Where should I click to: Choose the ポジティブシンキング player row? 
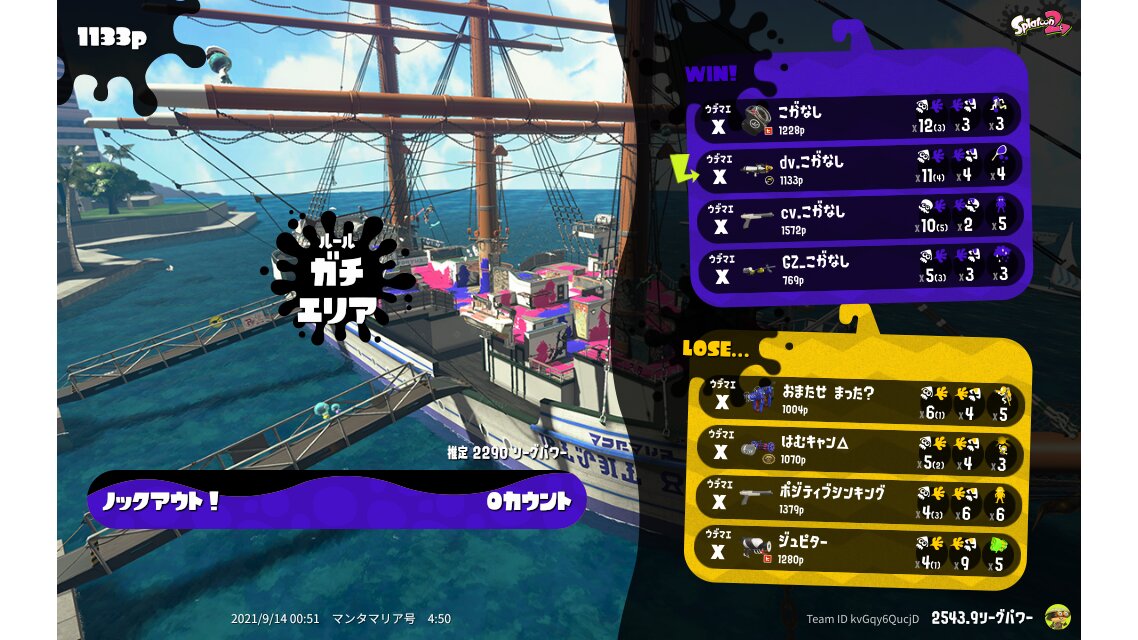(x=858, y=500)
